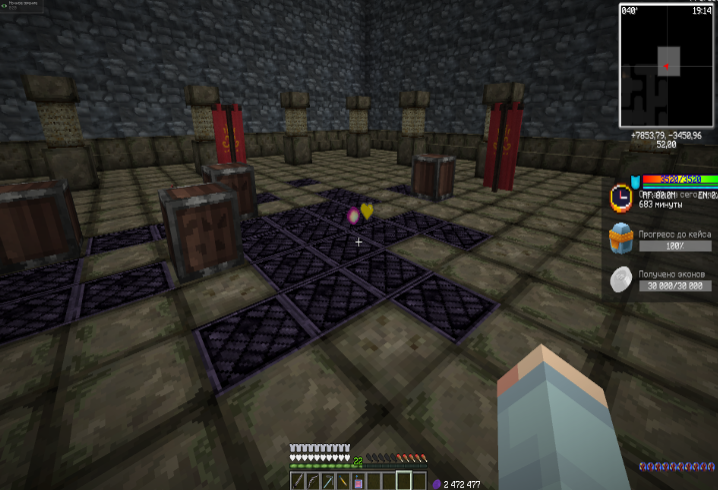Open the case progress chest icon
Screen dimensions: 718x490
coord(621,240)
